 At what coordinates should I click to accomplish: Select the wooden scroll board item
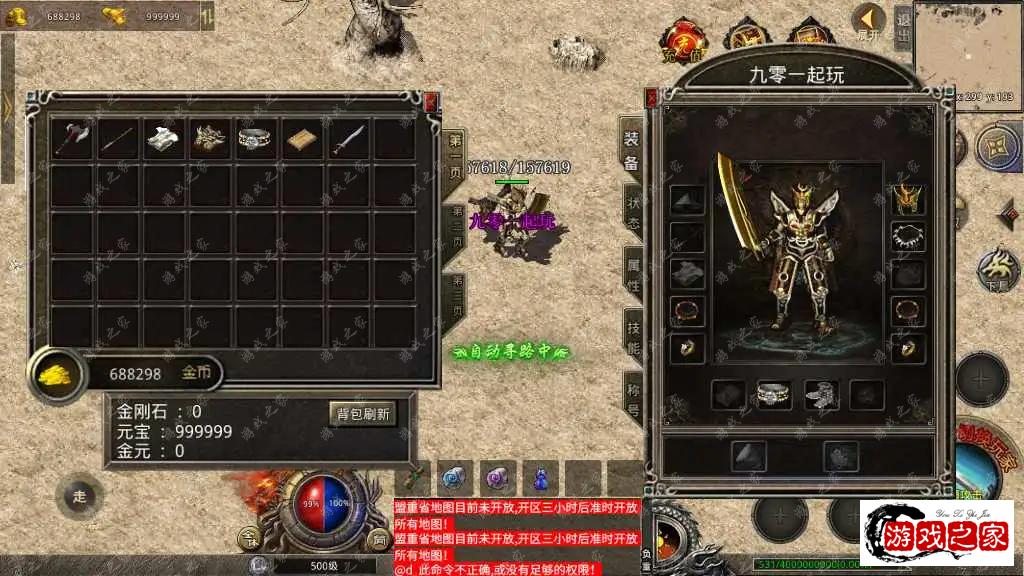pyautogui.click(x=304, y=139)
